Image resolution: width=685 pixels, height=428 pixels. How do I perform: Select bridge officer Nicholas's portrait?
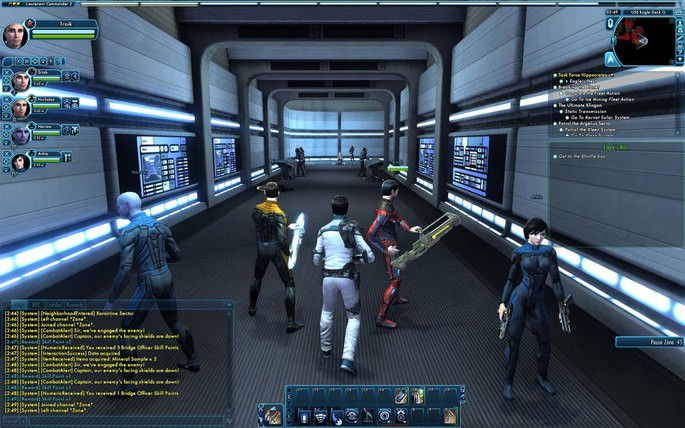point(20,106)
